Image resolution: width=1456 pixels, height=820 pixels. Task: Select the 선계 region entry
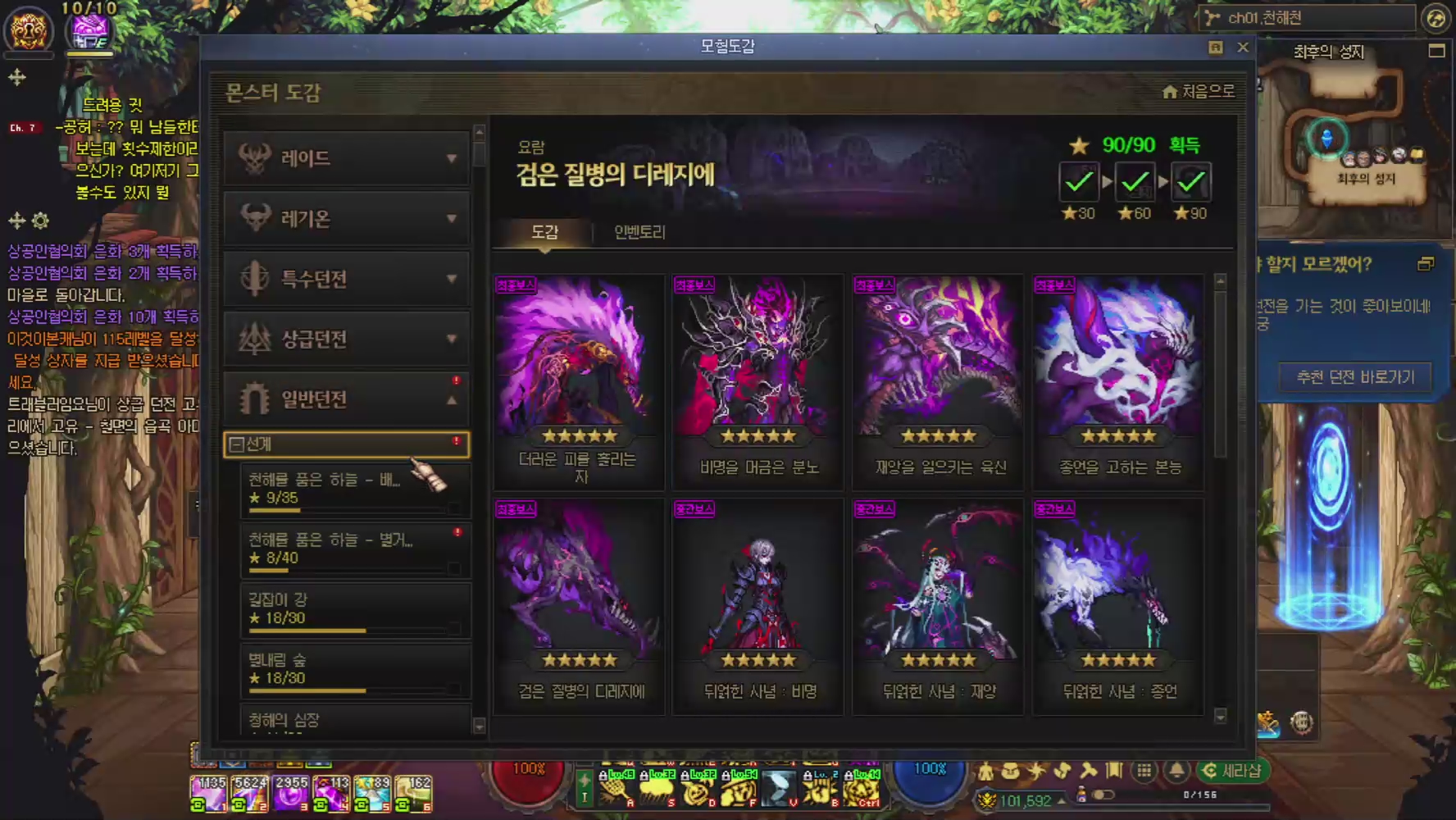tap(346, 444)
